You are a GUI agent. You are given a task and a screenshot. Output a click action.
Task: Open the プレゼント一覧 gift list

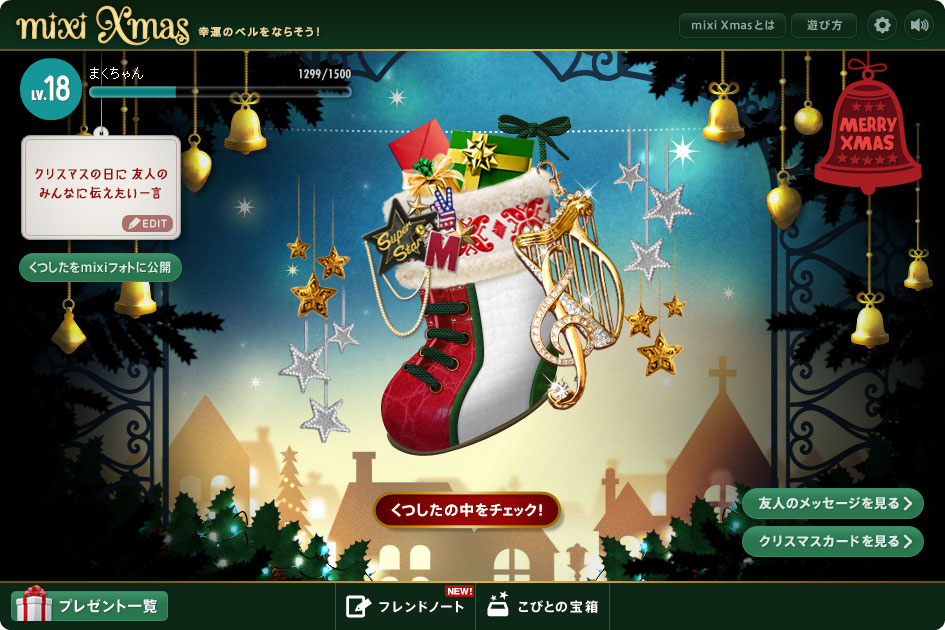[x=90, y=605]
